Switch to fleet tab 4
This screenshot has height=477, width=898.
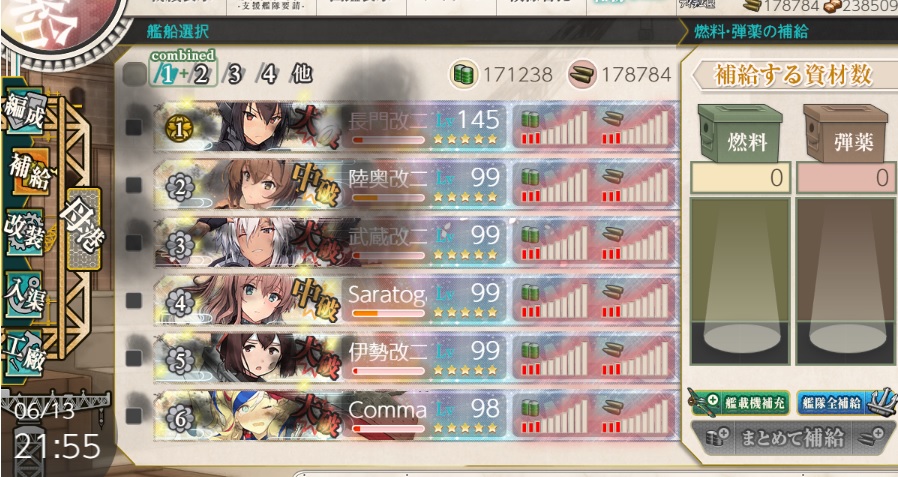pos(267,74)
